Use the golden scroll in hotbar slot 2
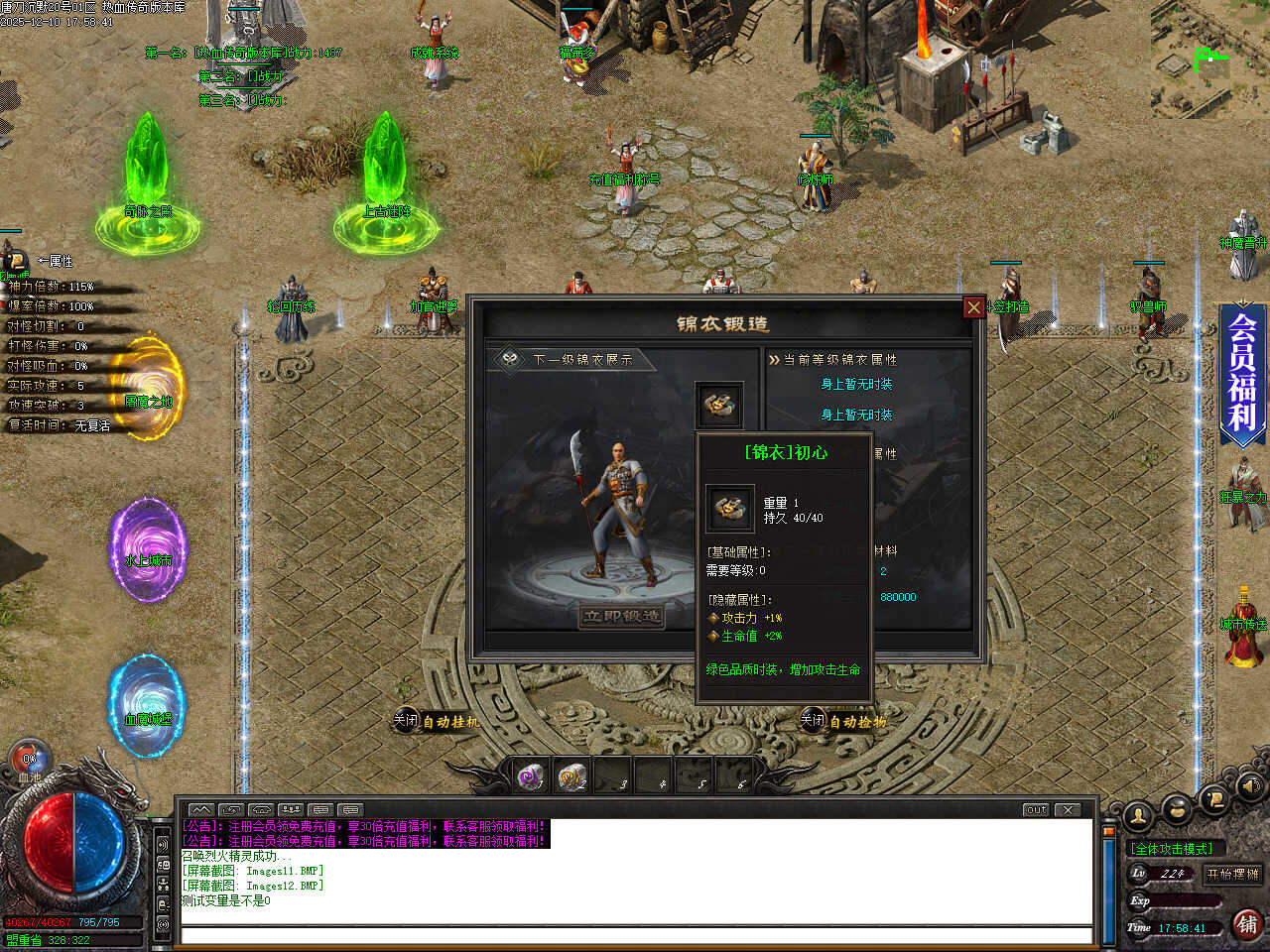The height and width of the screenshot is (952, 1270). point(572,776)
